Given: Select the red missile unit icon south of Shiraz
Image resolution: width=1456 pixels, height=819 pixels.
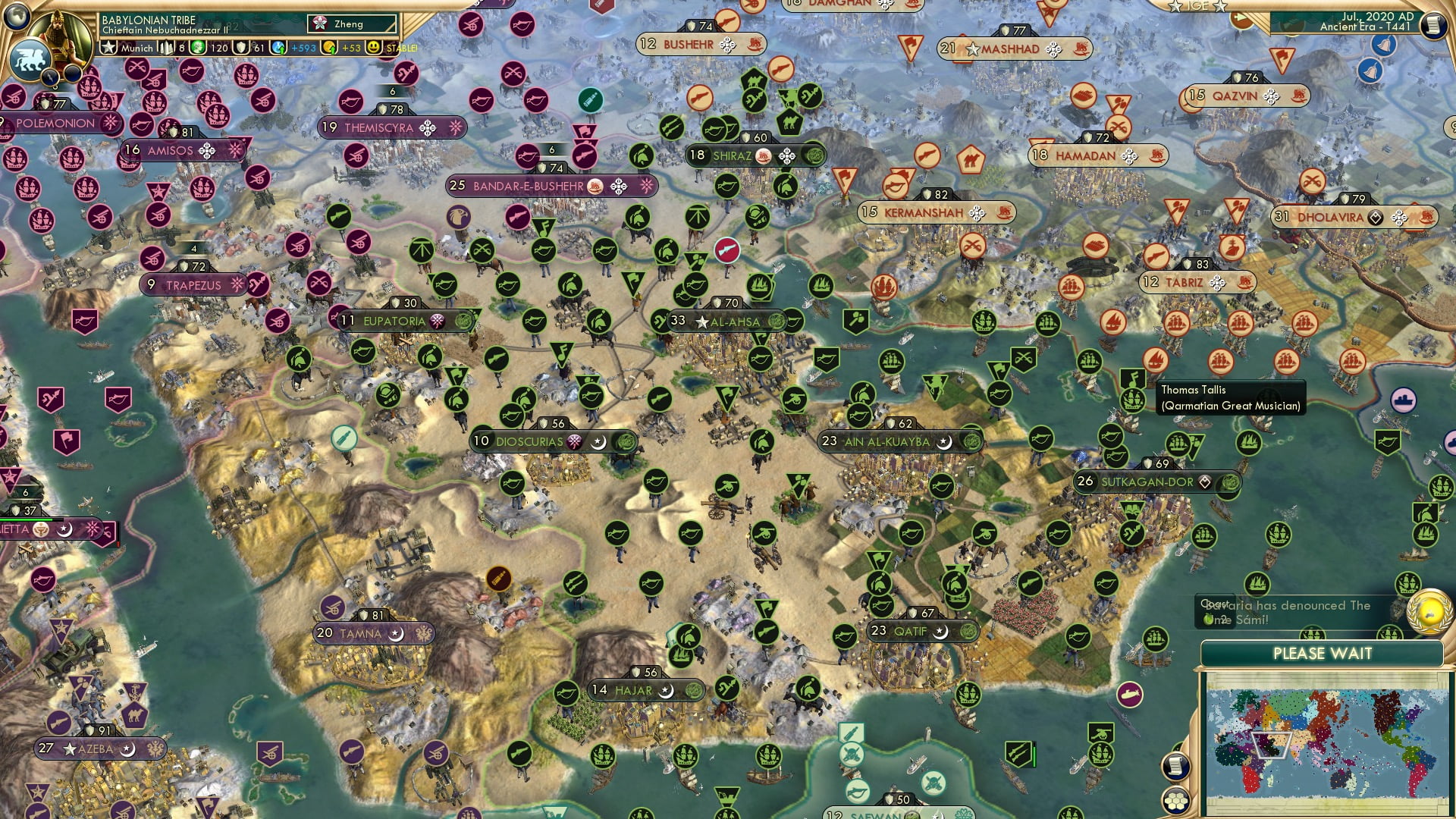Looking at the screenshot, I should click(x=728, y=252).
